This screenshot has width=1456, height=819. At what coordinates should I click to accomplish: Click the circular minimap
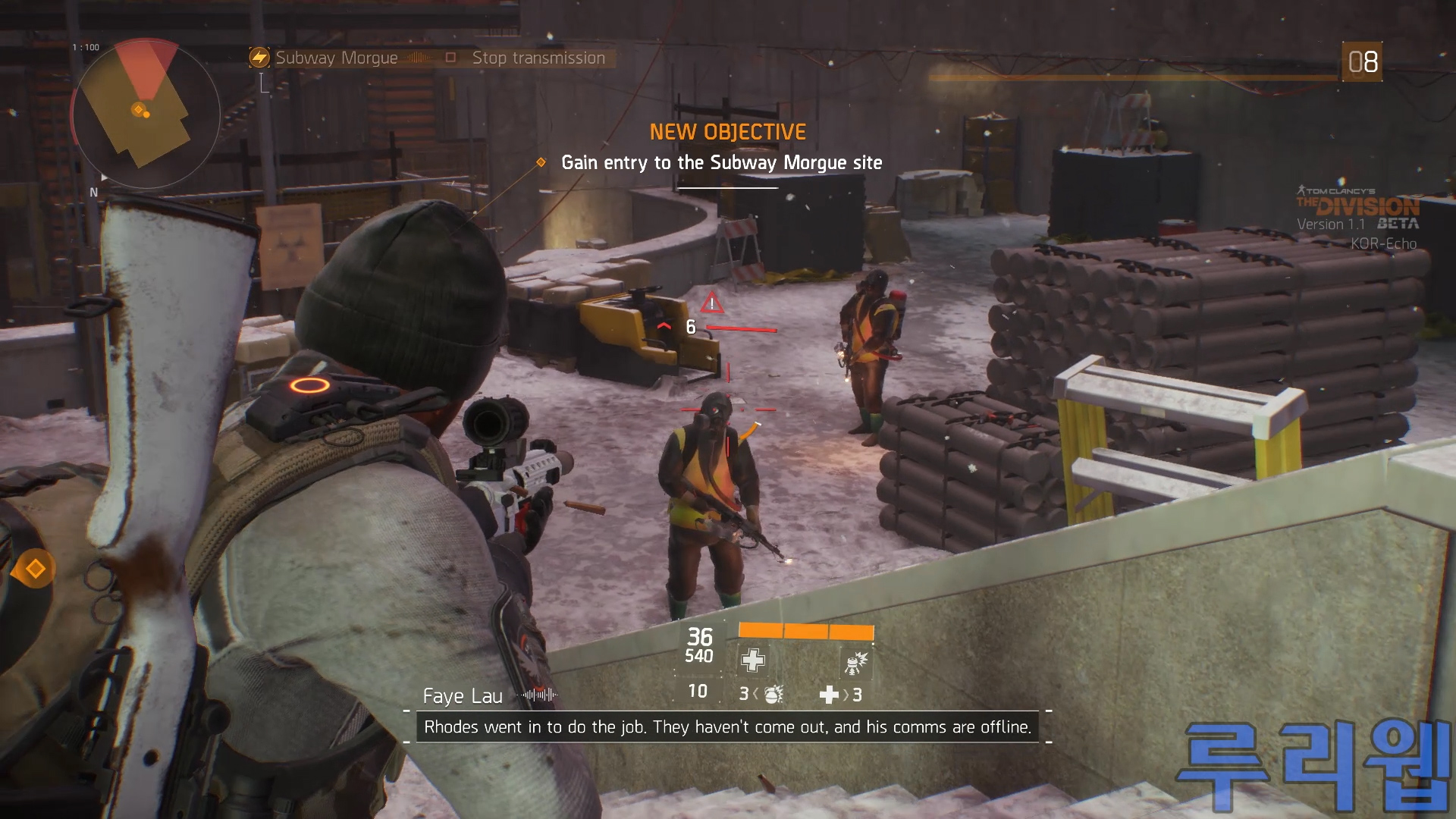[146, 114]
